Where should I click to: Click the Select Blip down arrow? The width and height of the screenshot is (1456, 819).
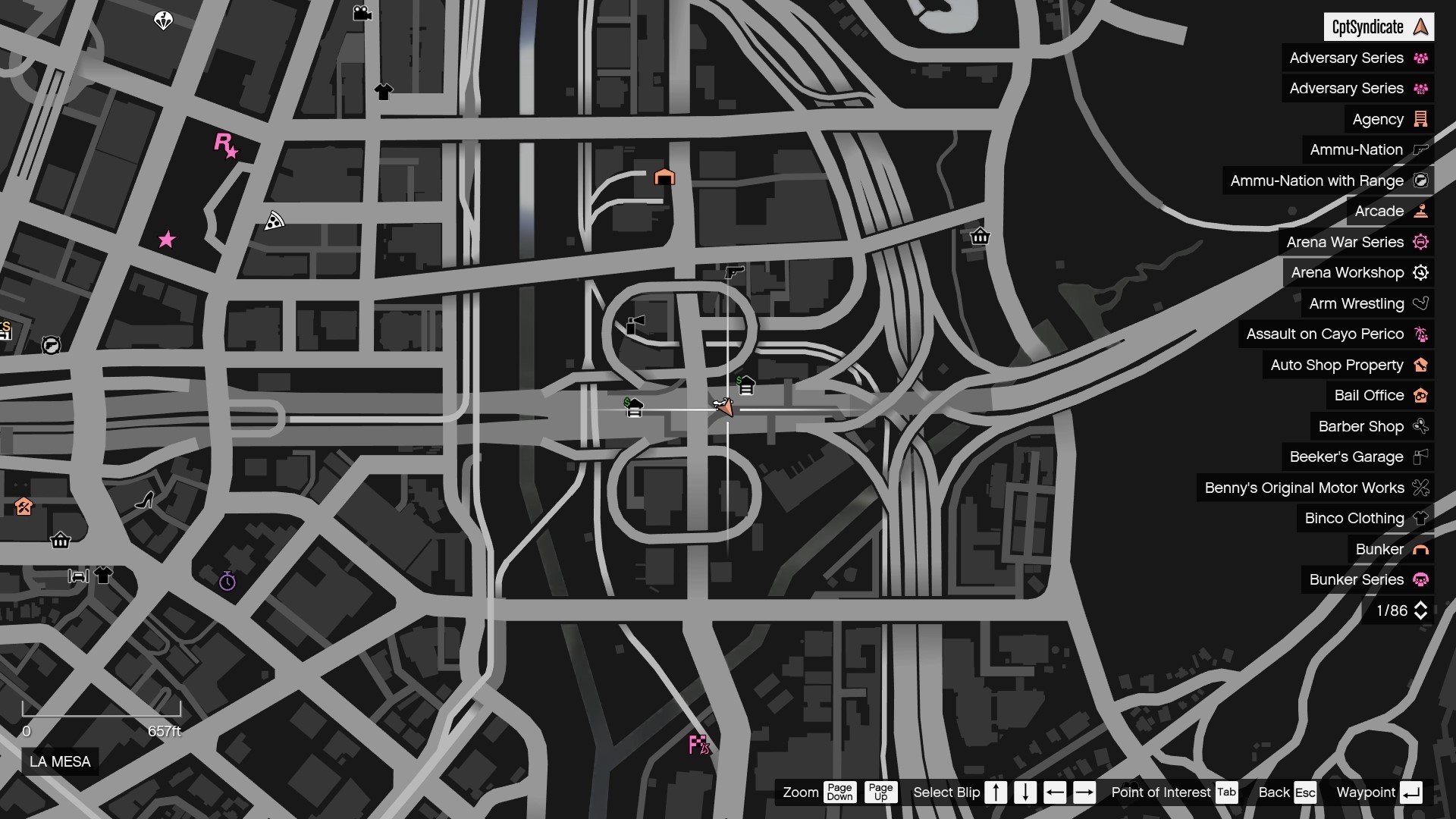(x=1025, y=792)
